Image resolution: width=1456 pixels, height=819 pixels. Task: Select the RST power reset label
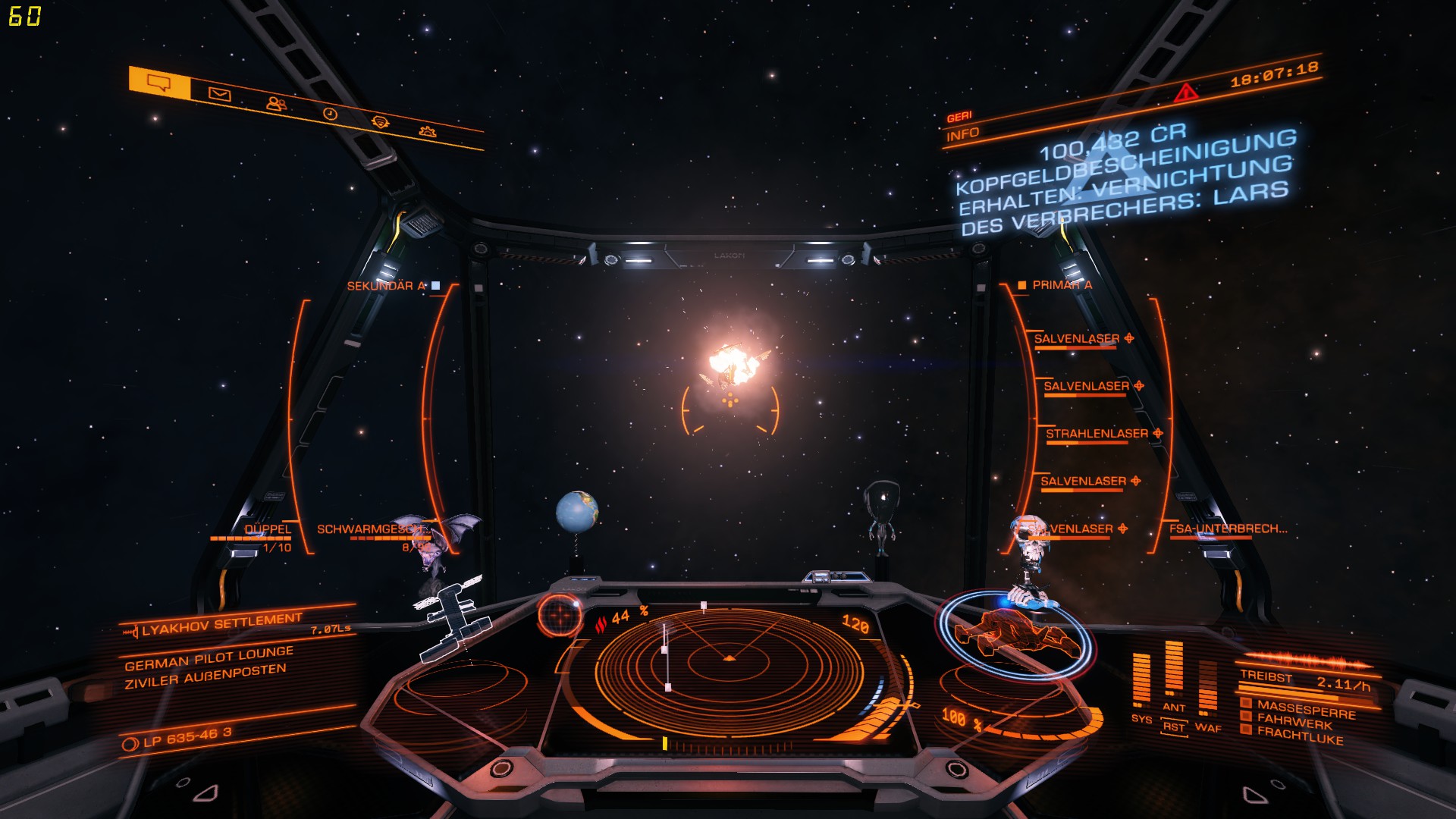tap(1174, 726)
